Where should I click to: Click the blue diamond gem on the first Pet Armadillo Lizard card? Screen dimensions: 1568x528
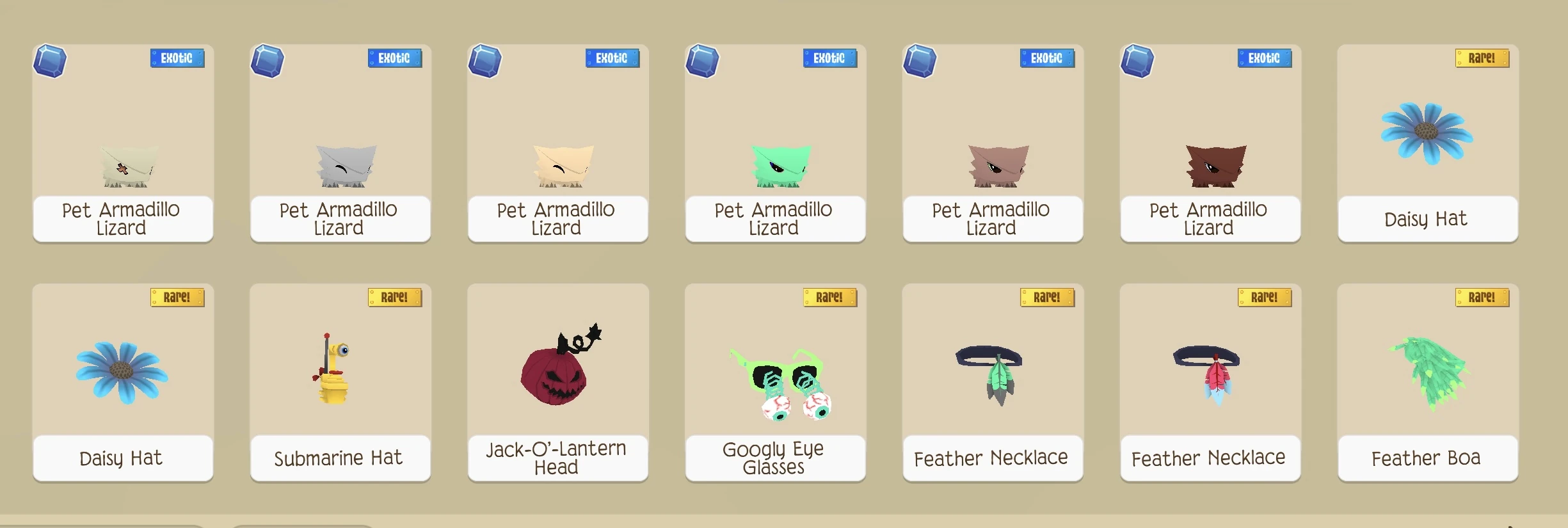pyautogui.click(x=51, y=61)
